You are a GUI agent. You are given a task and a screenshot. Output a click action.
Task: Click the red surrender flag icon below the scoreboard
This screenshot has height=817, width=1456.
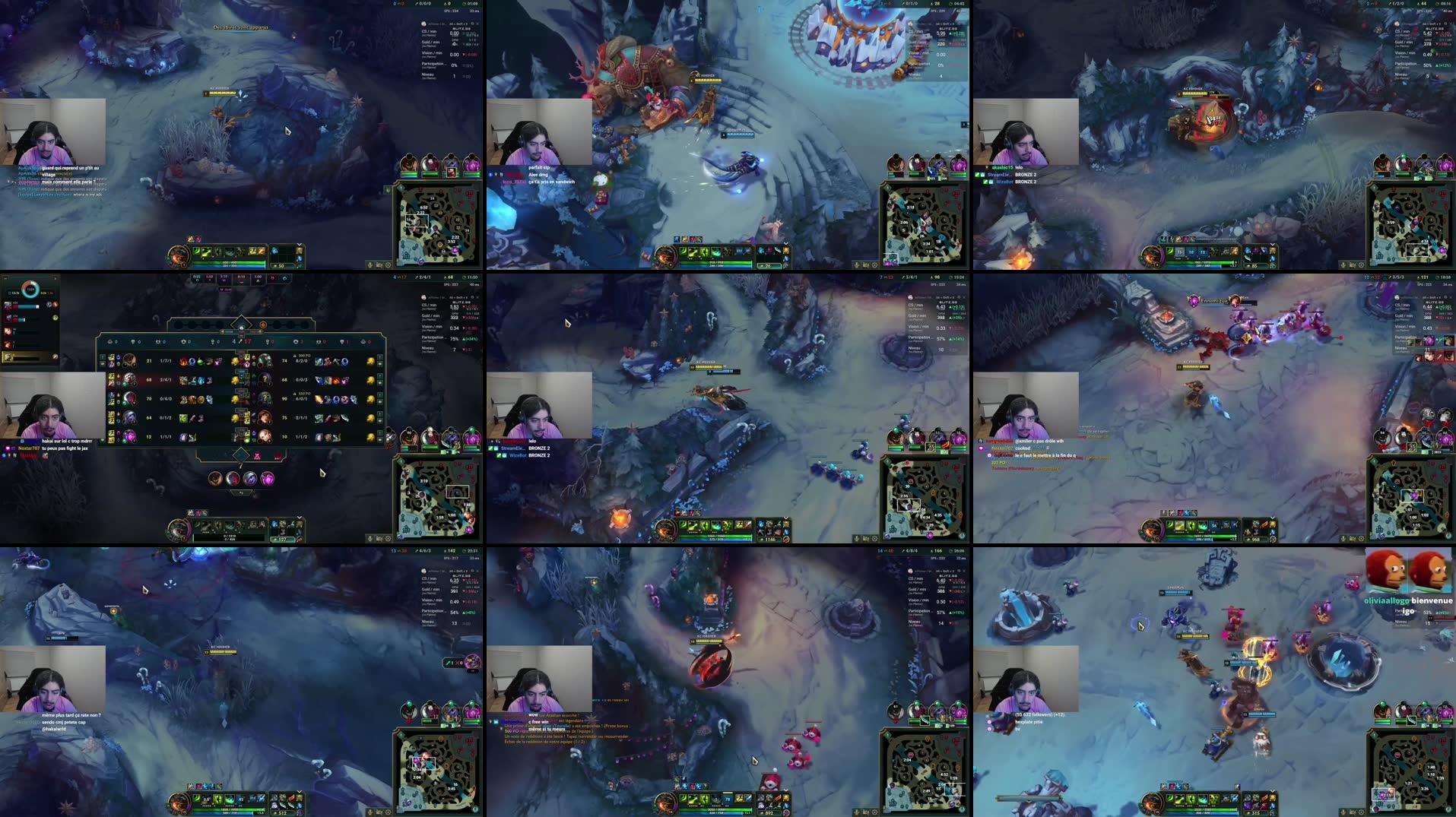257,458
